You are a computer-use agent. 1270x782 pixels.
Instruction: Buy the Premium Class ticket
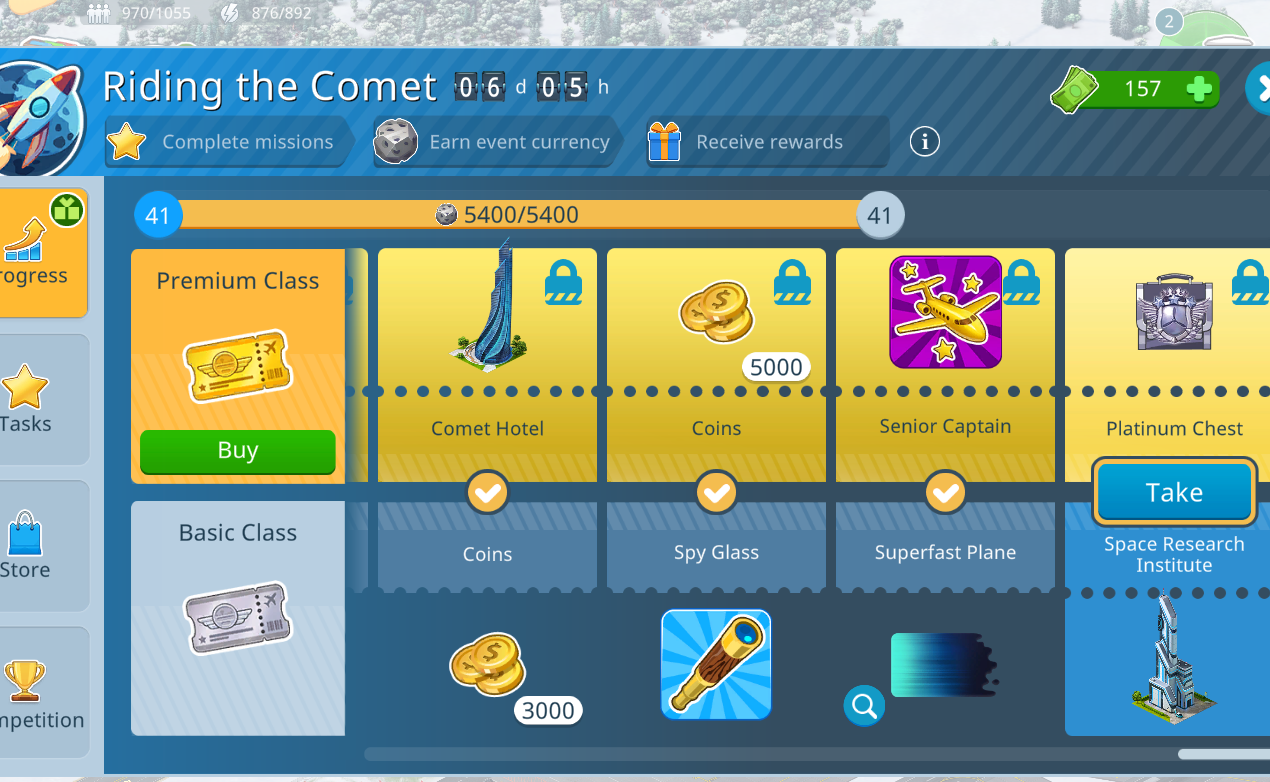click(x=237, y=451)
